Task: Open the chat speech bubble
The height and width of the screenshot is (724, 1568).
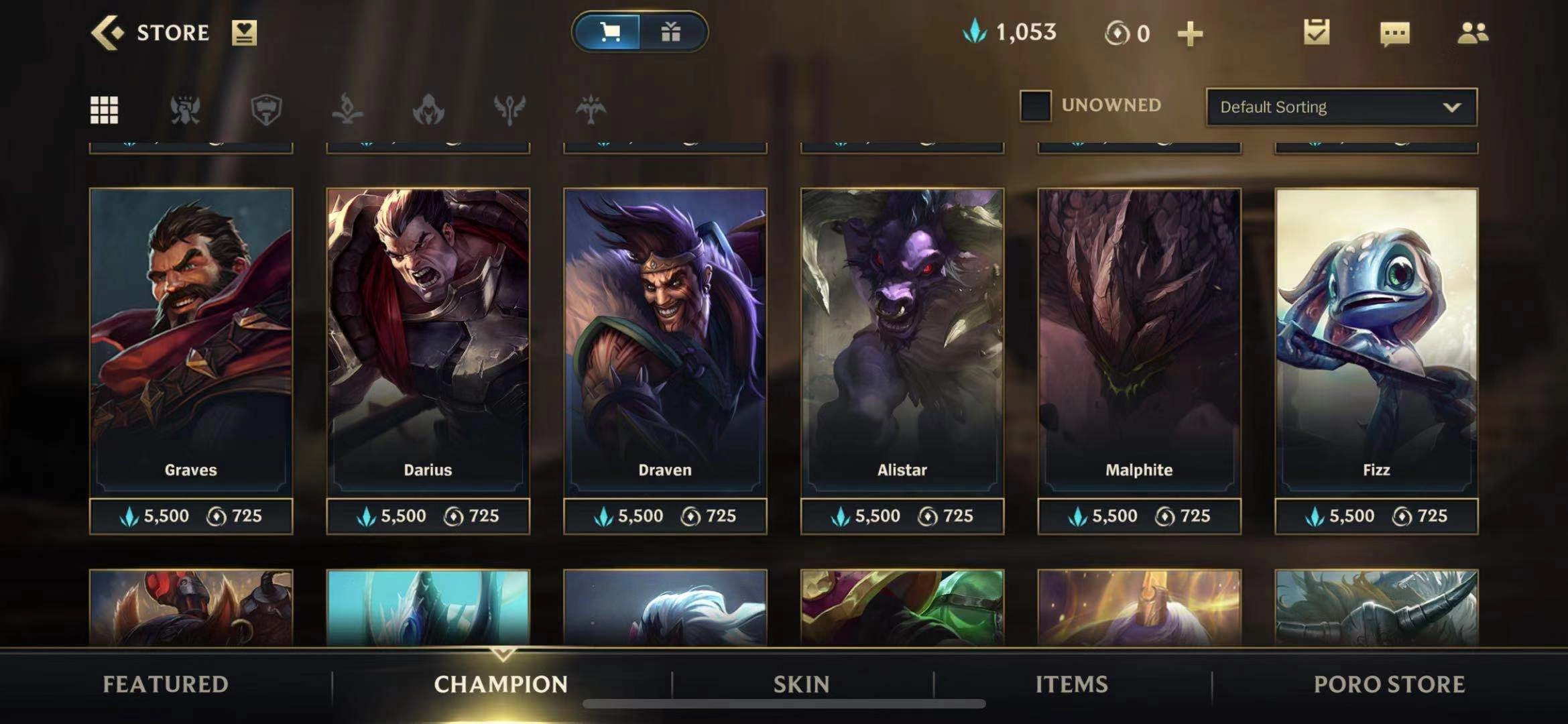Action: (1394, 33)
